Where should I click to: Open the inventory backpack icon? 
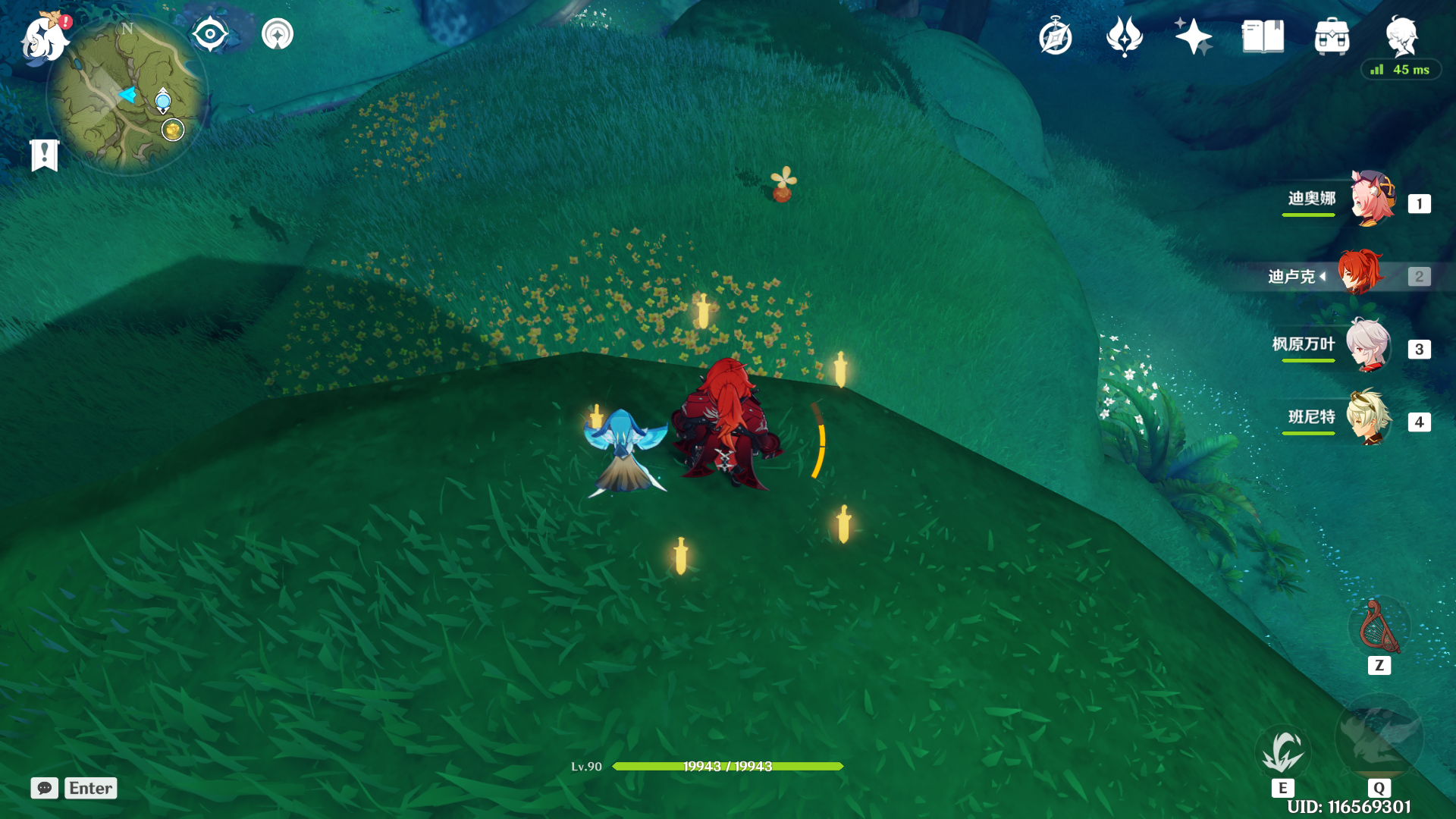pos(1332,36)
